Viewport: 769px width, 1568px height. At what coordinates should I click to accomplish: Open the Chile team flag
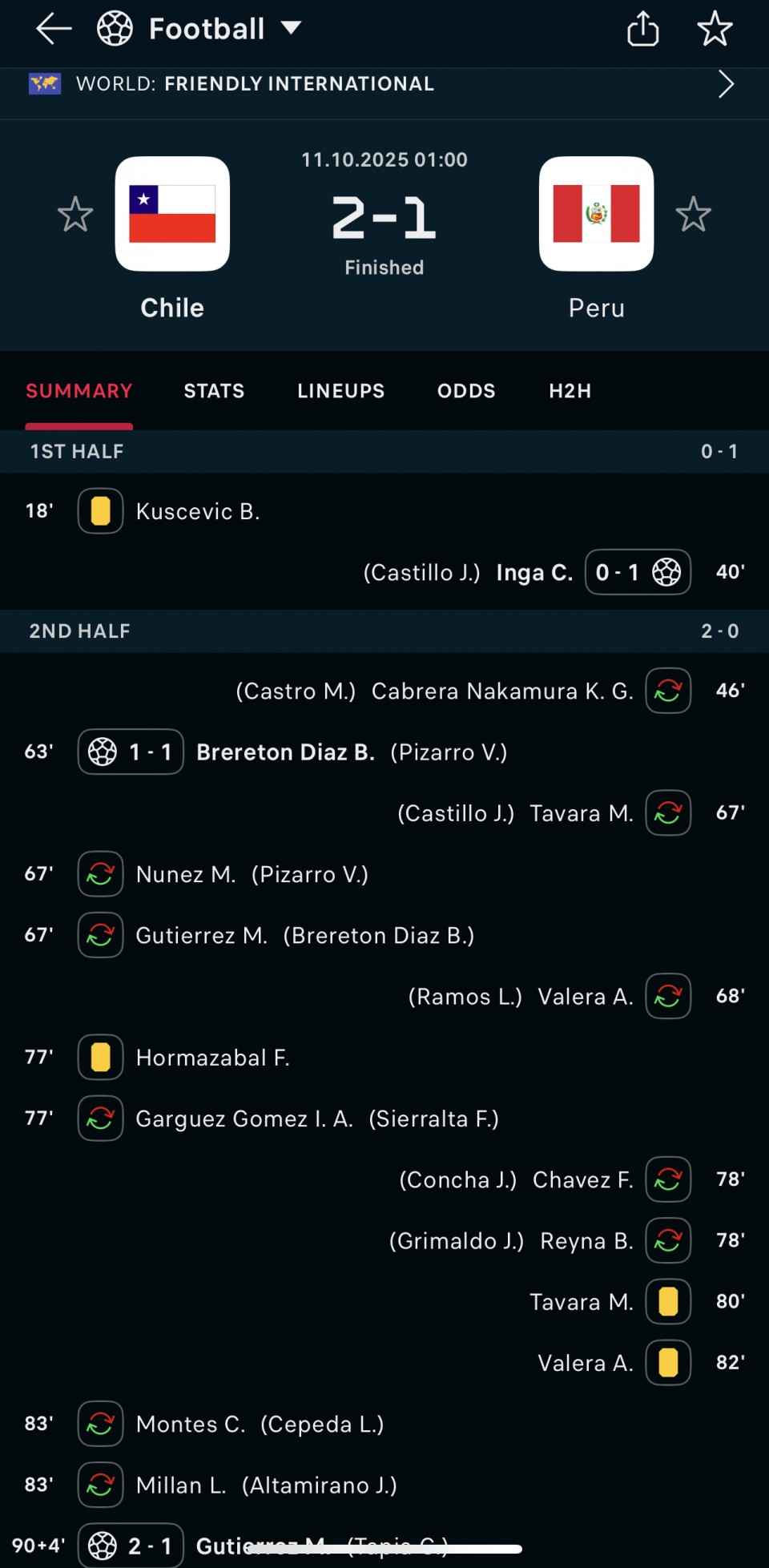click(x=172, y=214)
